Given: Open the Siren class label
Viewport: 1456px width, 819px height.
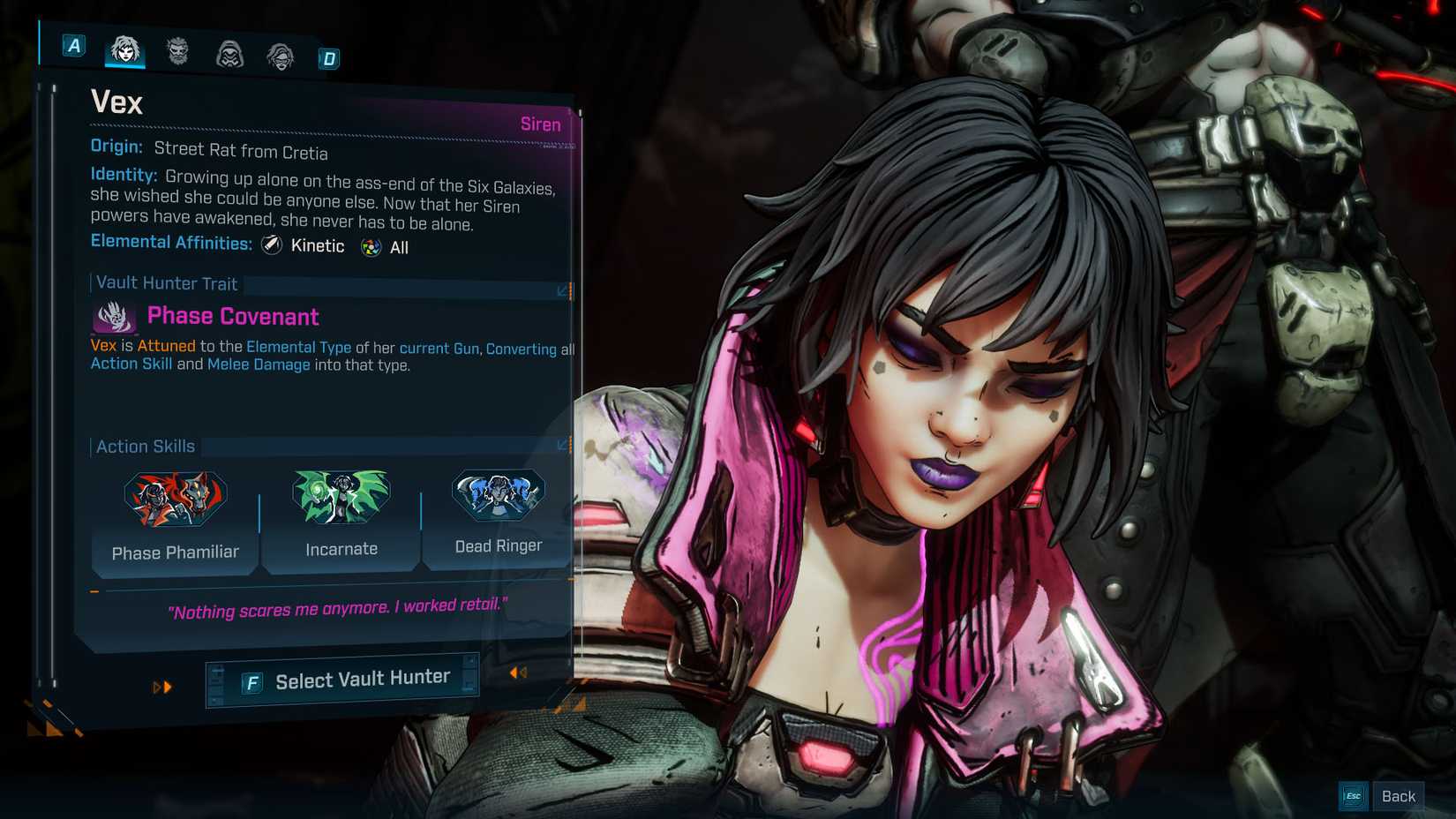Looking at the screenshot, I should (x=540, y=124).
